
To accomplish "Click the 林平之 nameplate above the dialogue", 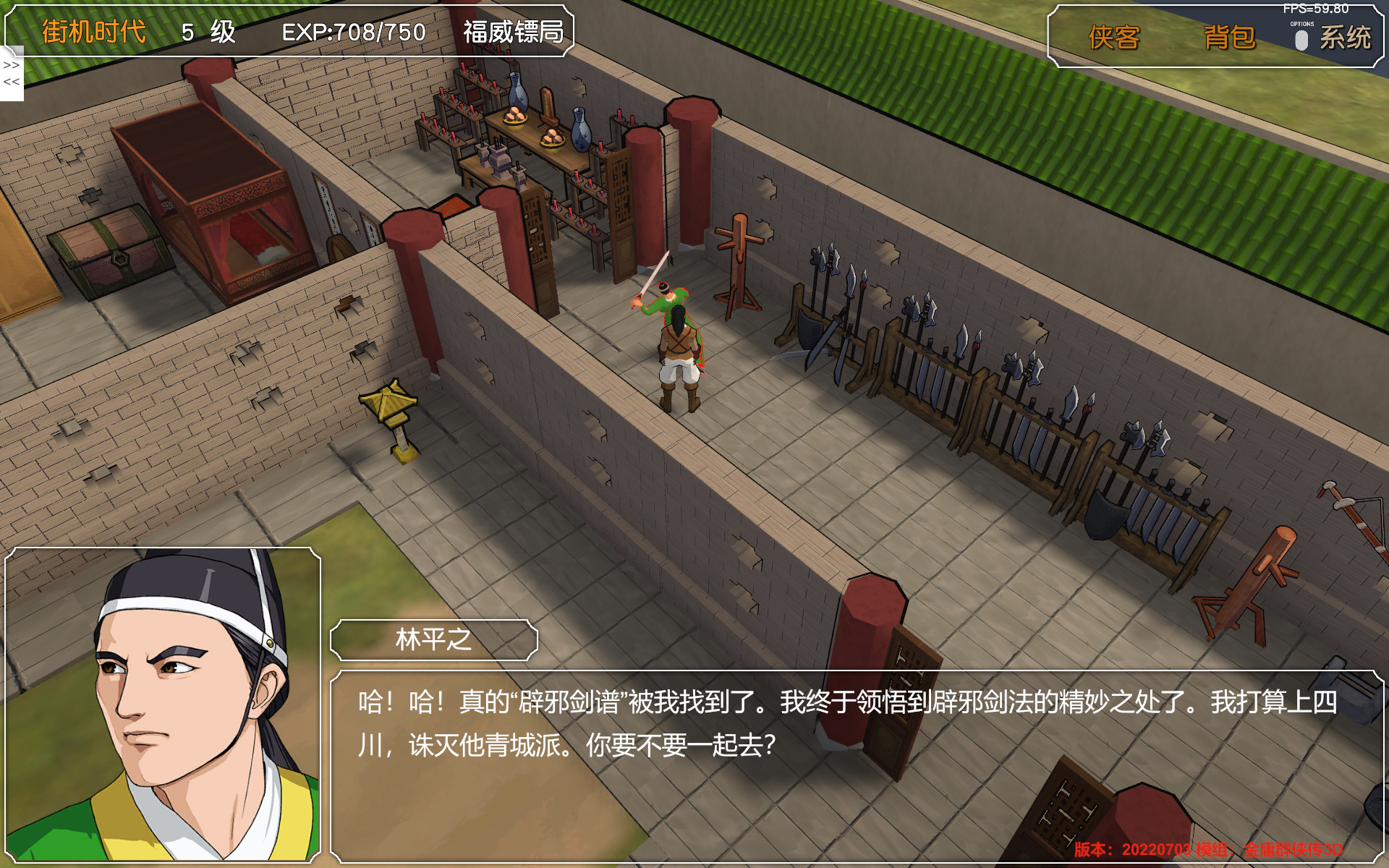I will click(x=433, y=639).
